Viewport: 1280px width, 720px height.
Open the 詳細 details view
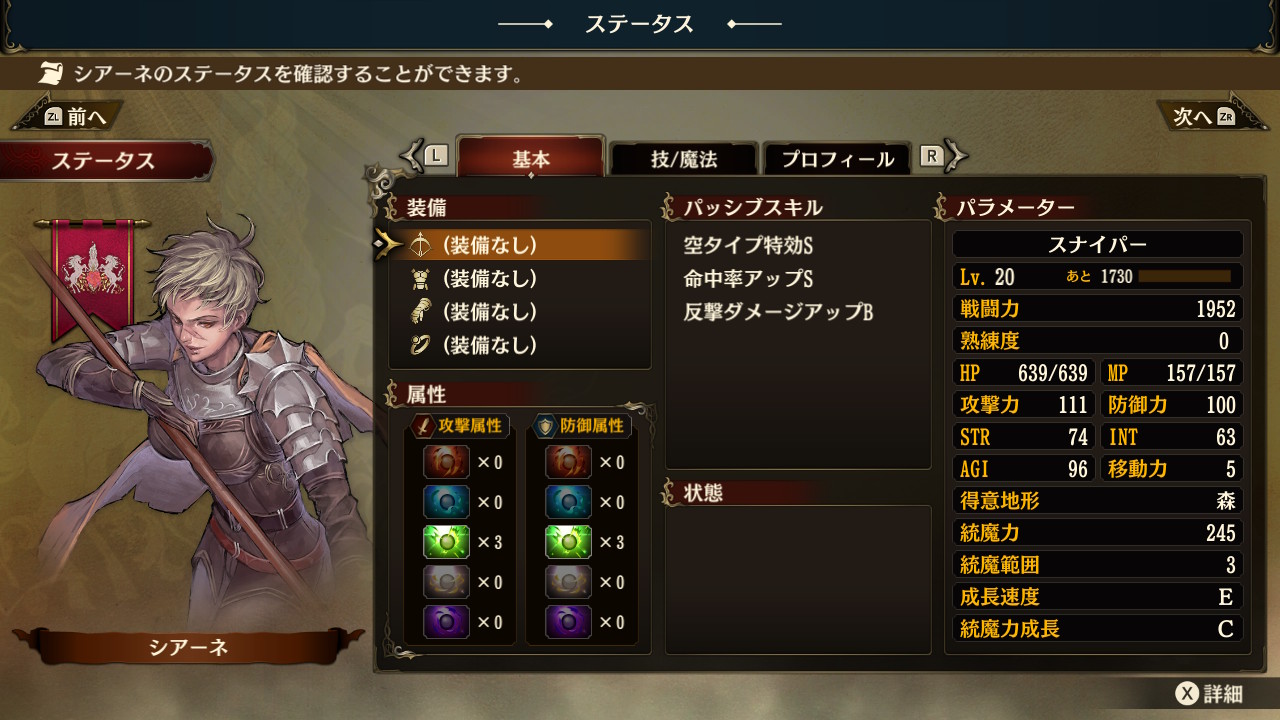(1209, 694)
